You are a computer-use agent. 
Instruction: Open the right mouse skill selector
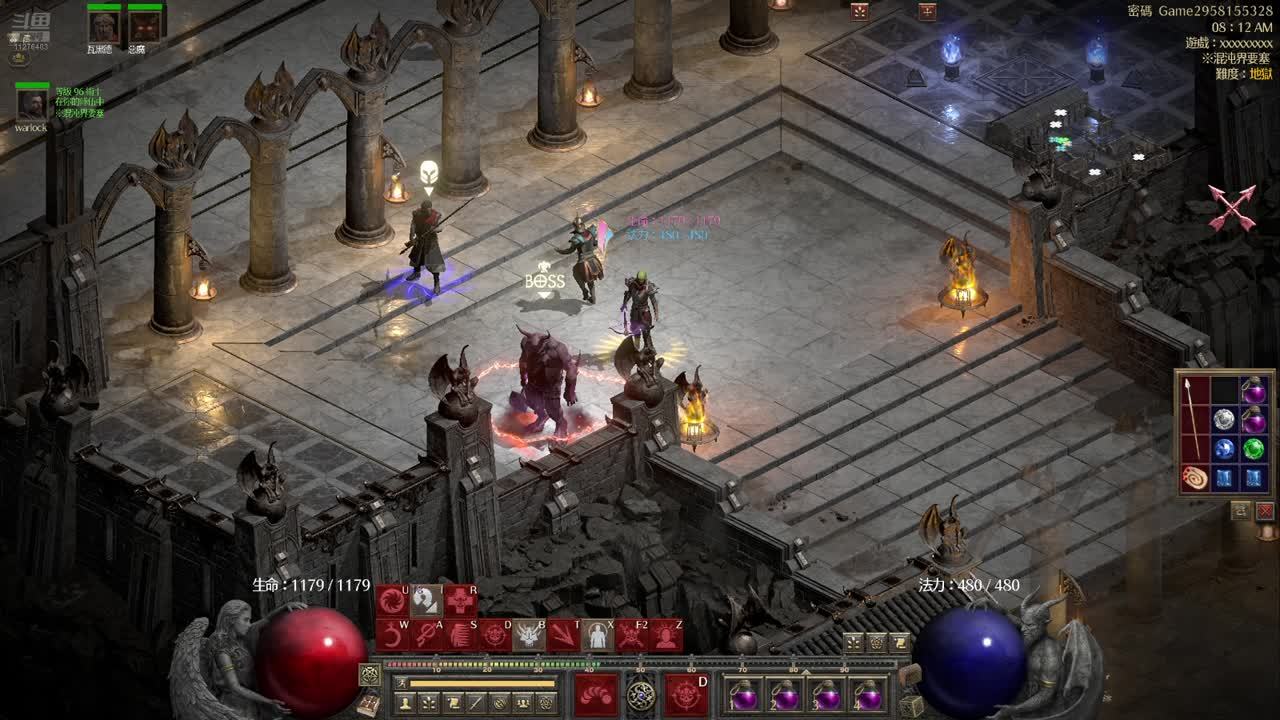click(686, 694)
